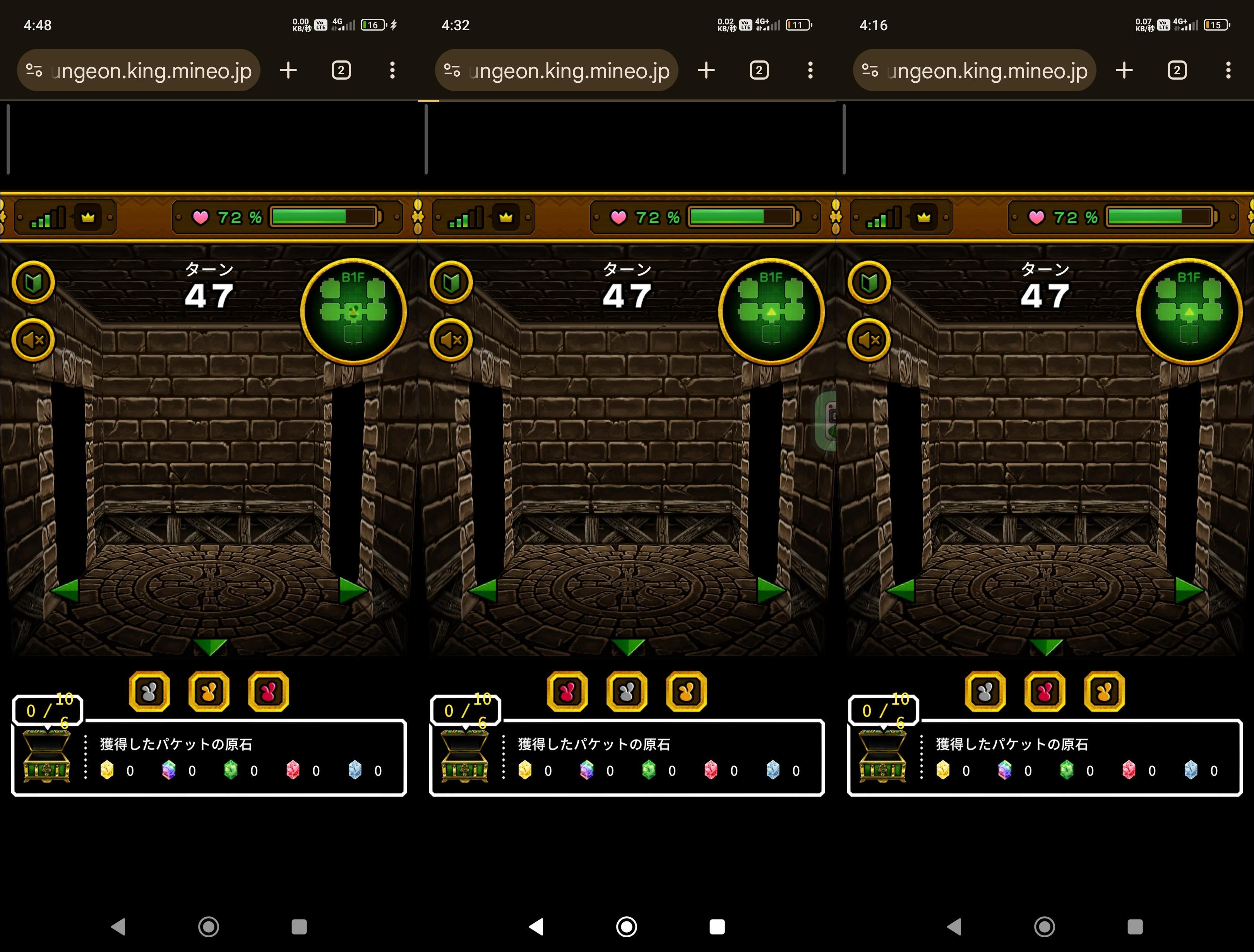The width and height of the screenshot is (1254, 952).
Task: Select the grey rabbit badge in the 4:16 screenshot
Action: tap(985, 691)
